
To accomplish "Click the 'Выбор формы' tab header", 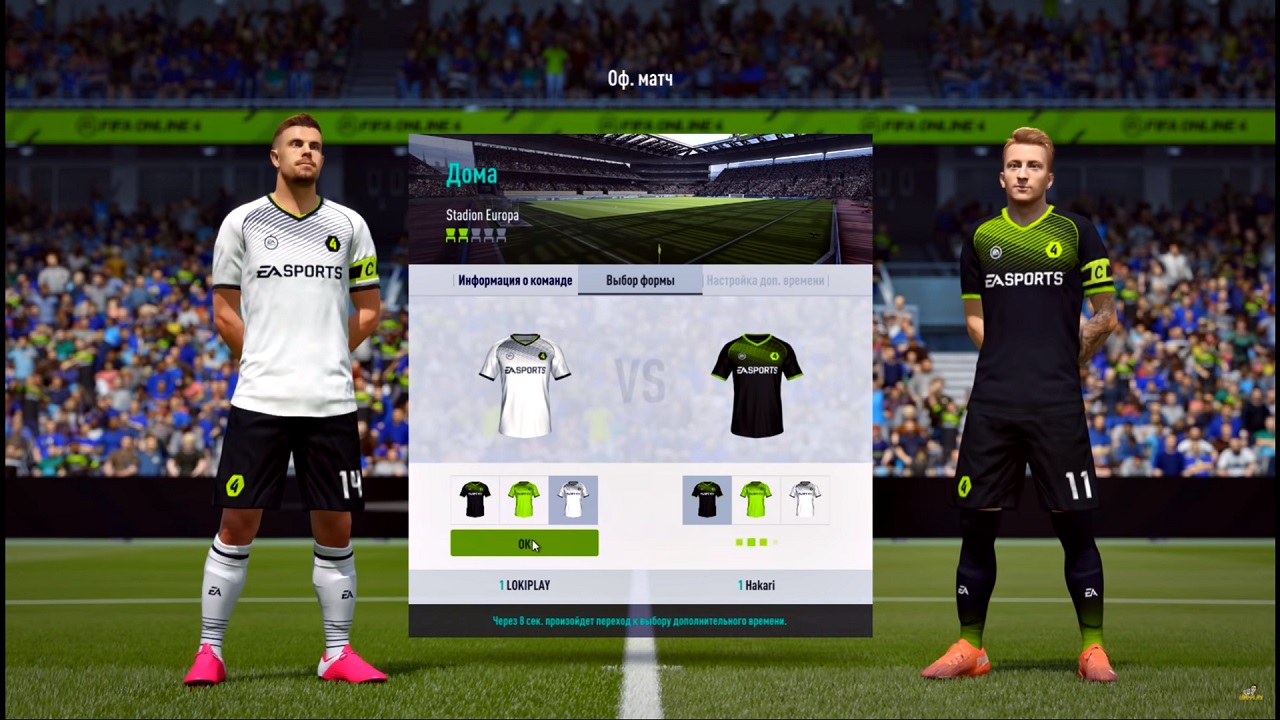I will point(640,280).
